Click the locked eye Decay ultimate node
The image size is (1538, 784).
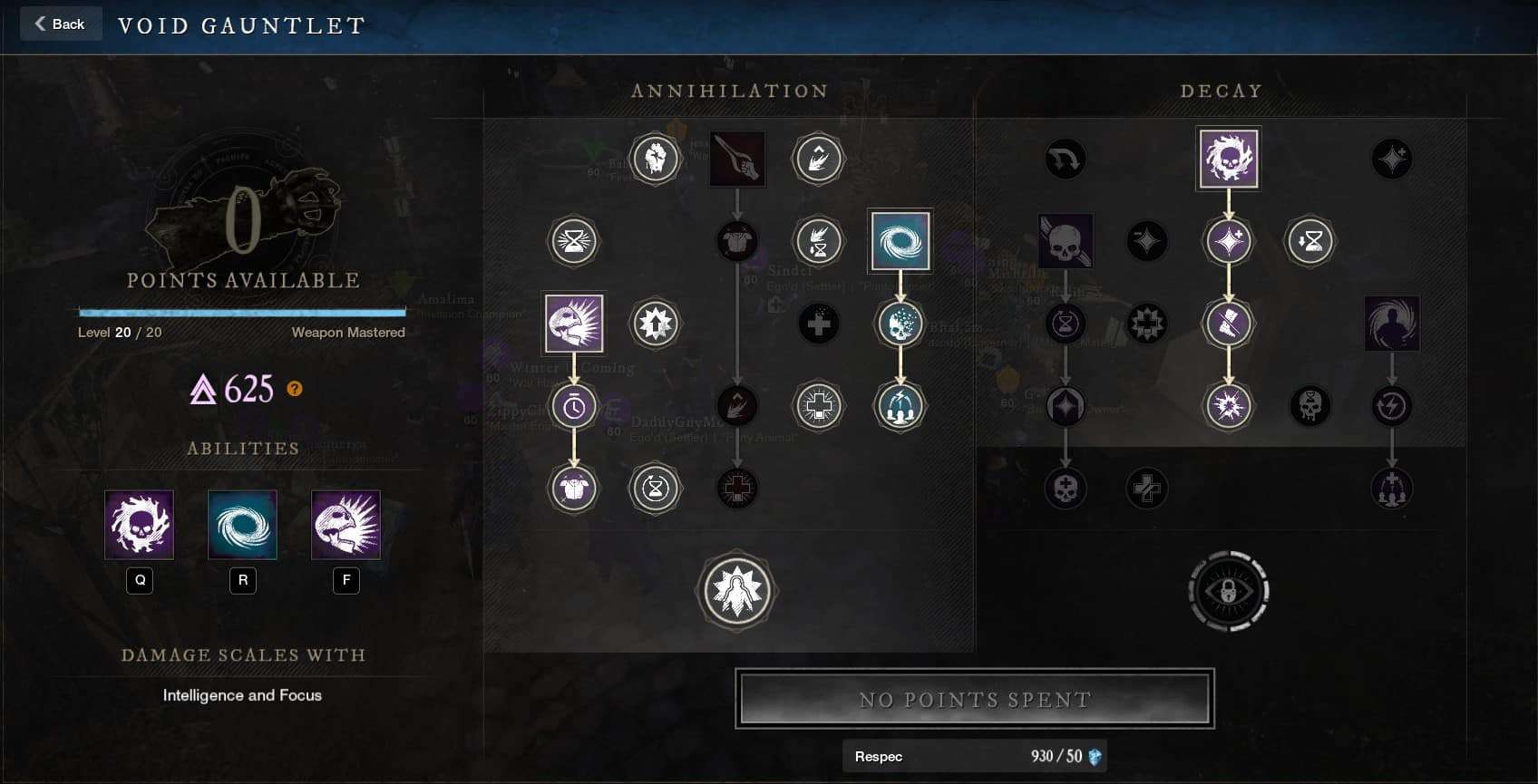(1228, 591)
